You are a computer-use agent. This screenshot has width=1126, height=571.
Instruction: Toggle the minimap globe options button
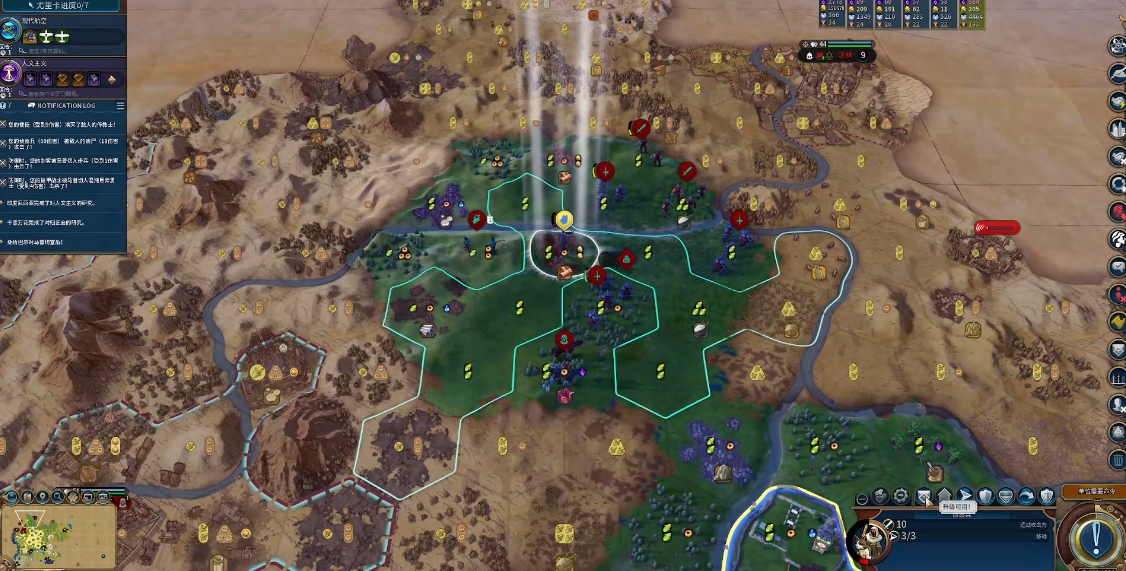pyautogui.click(x=10, y=496)
